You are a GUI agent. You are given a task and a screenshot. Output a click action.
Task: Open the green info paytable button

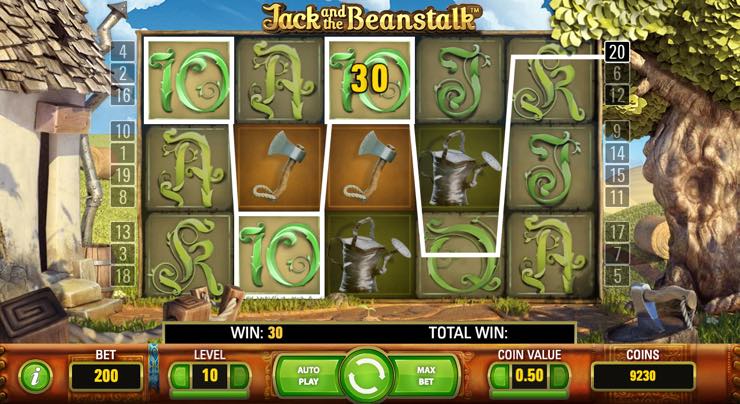pos(36,377)
